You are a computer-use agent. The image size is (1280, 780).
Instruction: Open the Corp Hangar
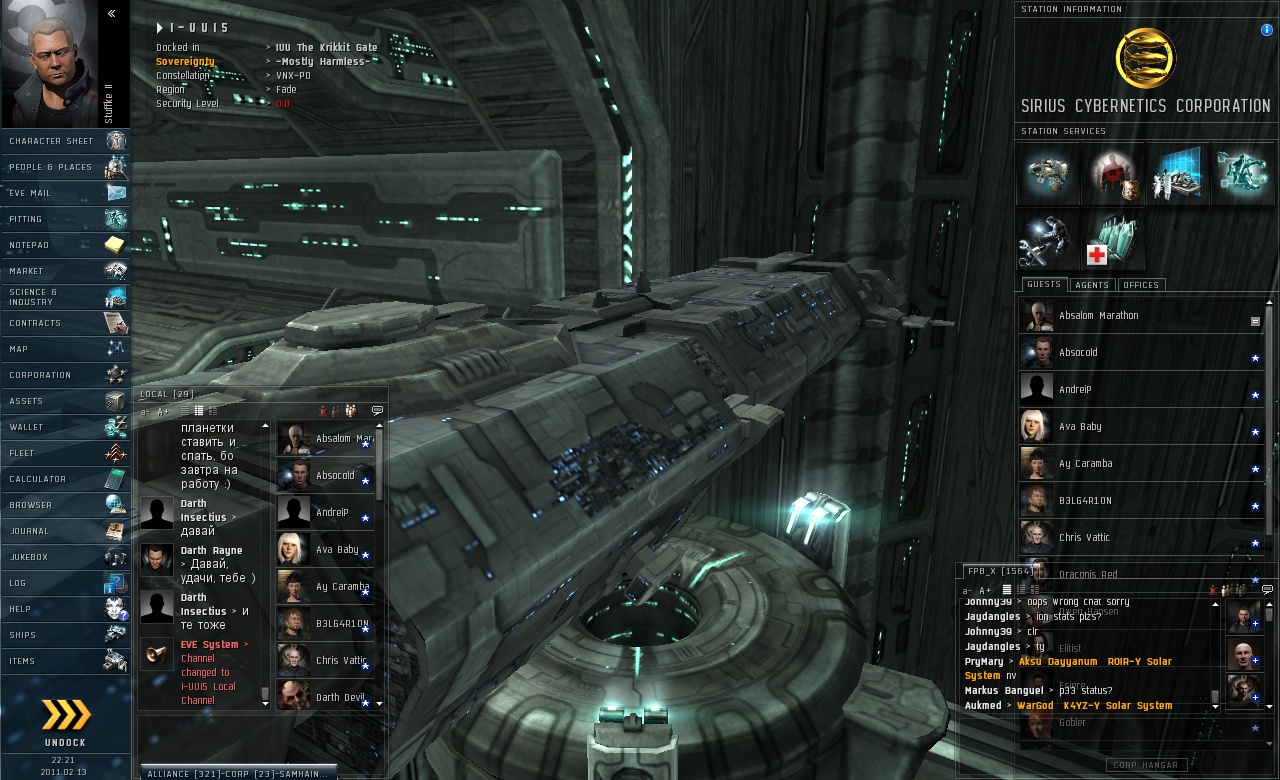(1146, 765)
